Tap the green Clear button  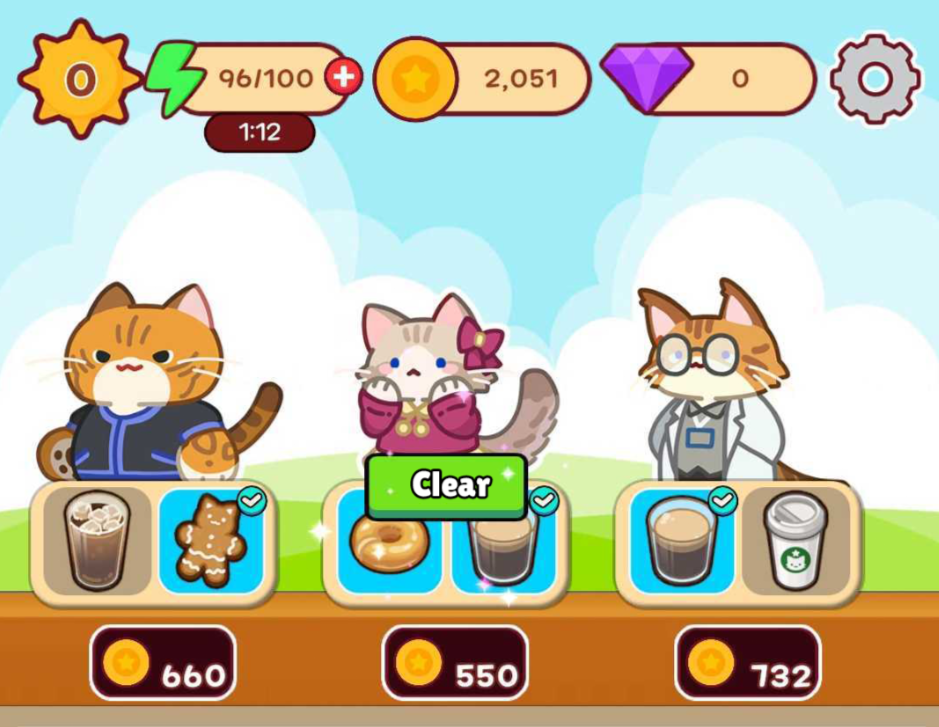(446, 485)
